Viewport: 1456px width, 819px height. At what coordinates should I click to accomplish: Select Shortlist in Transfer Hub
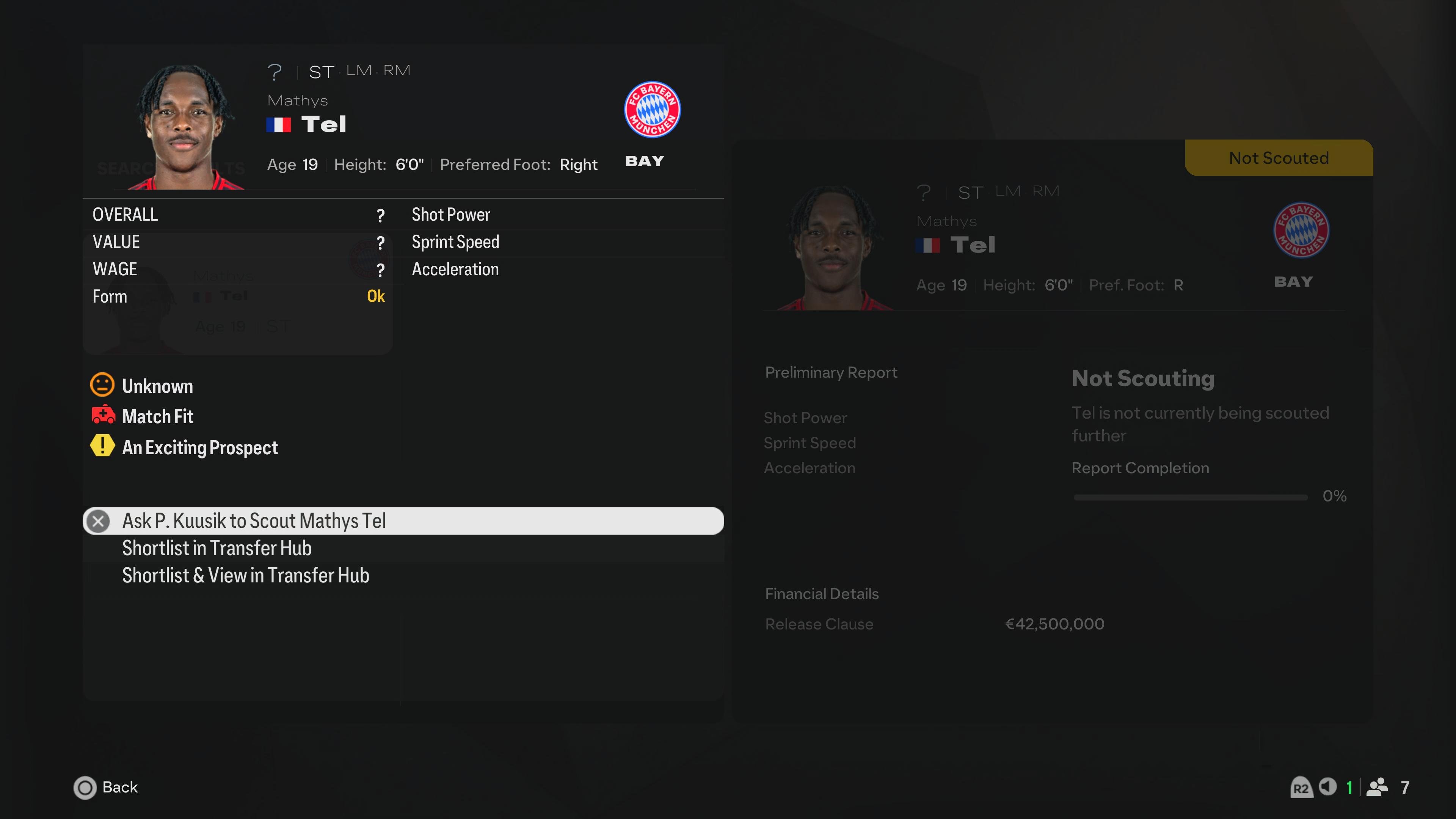(217, 547)
